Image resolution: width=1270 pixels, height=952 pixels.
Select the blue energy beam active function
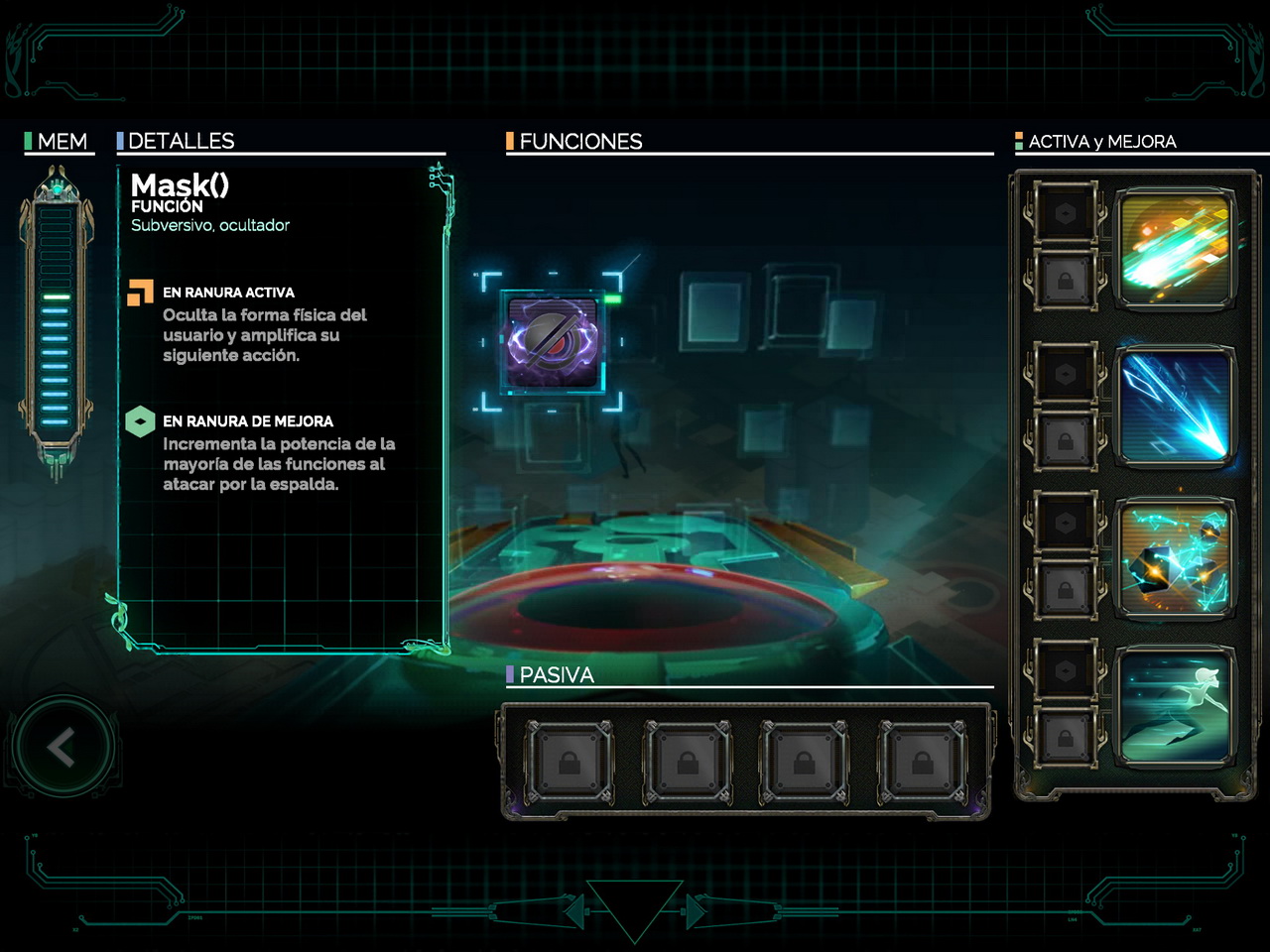point(1175,405)
